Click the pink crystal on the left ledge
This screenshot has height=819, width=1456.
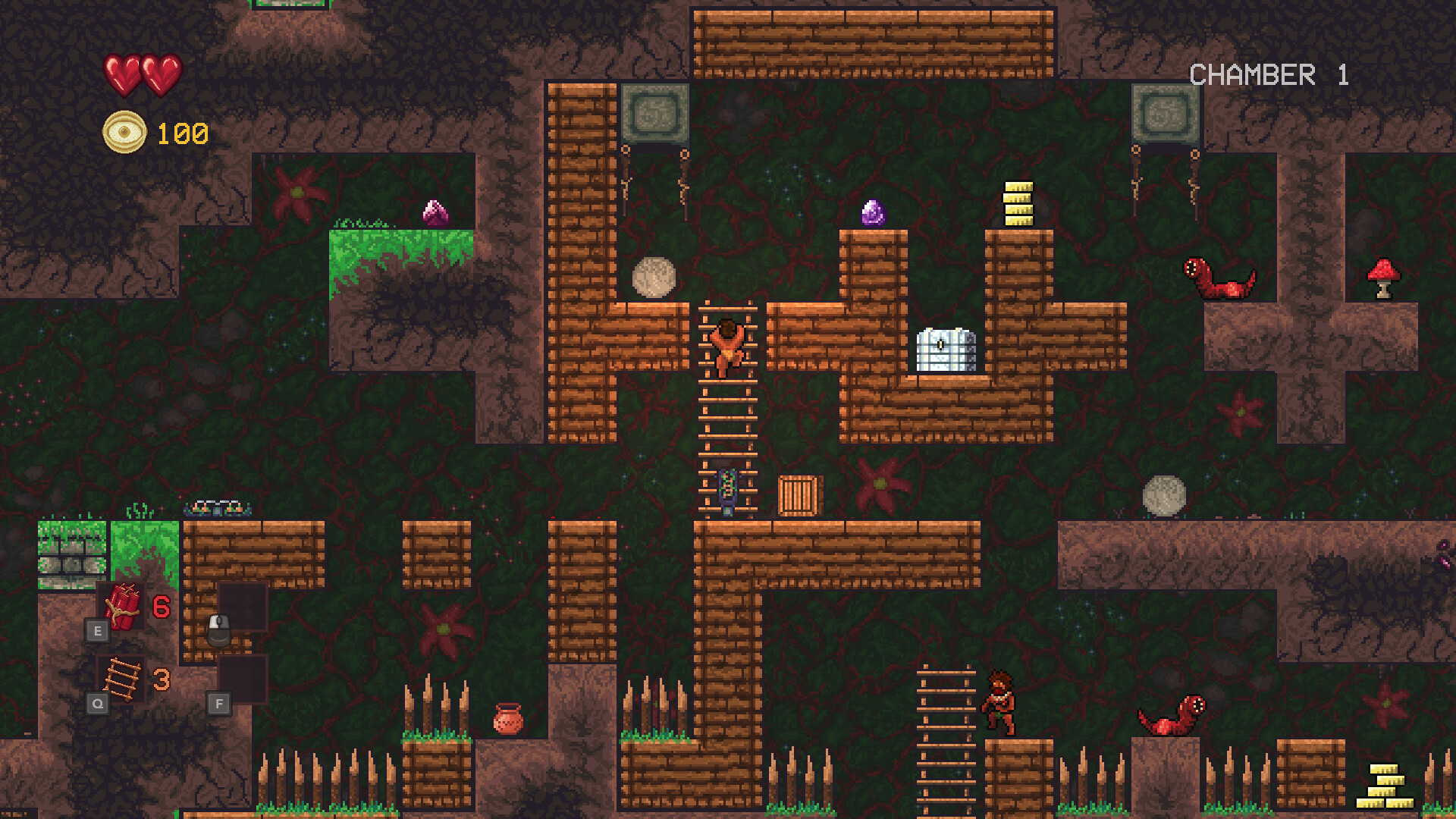434,213
